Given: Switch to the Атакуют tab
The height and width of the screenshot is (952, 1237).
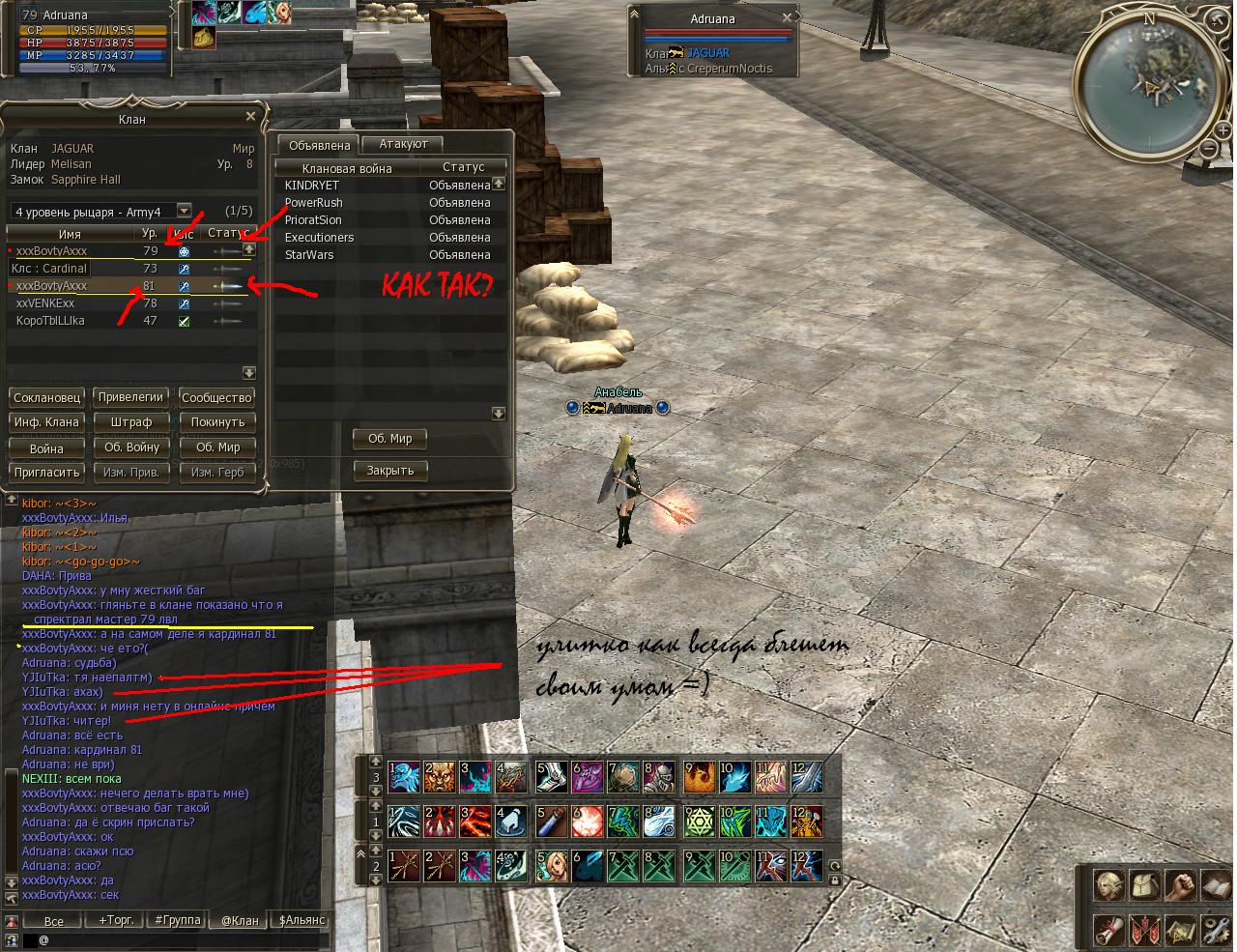Looking at the screenshot, I should coord(403,144).
